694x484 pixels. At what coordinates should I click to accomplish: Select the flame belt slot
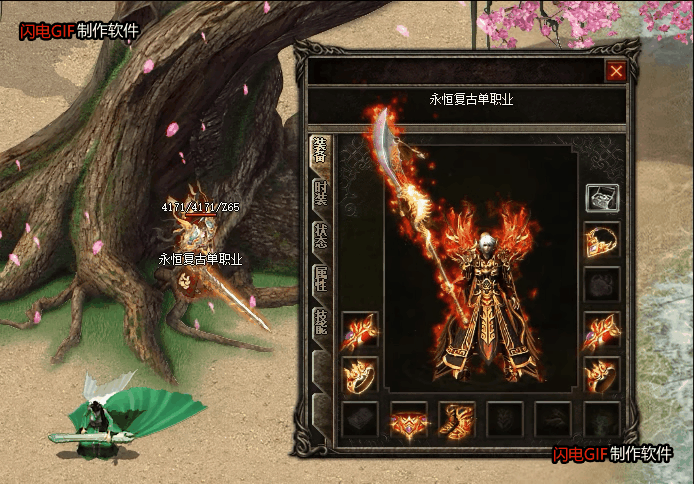[x=408, y=420]
